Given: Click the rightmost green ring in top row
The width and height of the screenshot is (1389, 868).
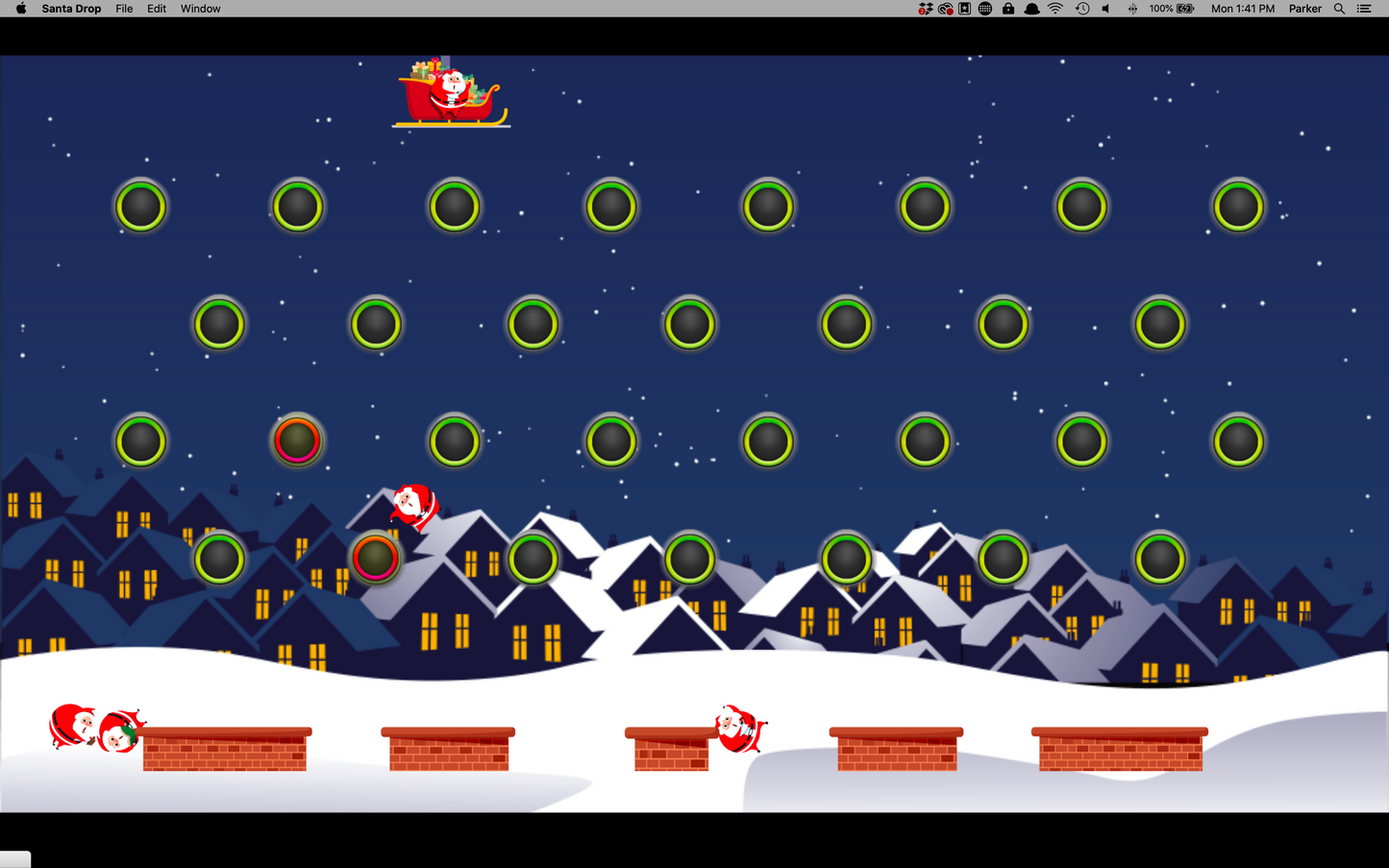Looking at the screenshot, I should (x=1238, y=205).
